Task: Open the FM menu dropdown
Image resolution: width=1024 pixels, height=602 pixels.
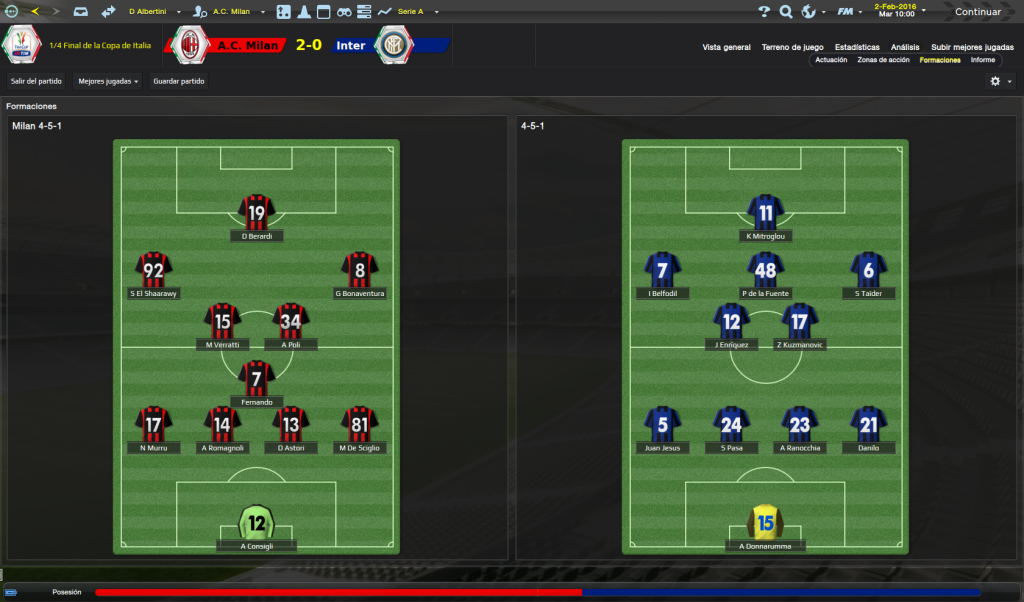Action: [x=849, y=12]
